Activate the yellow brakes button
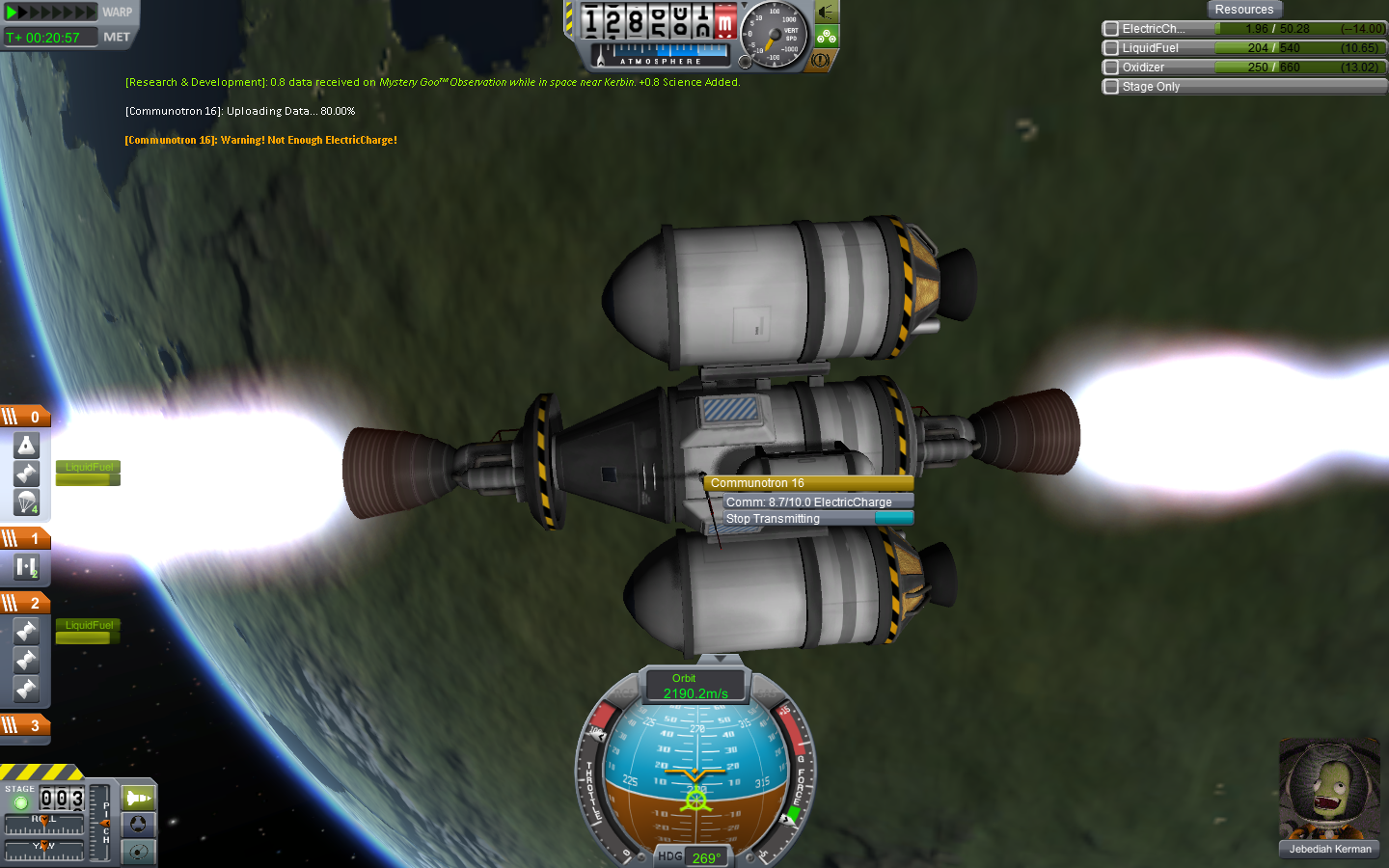Screen dimensions: 1389x868 821,60
